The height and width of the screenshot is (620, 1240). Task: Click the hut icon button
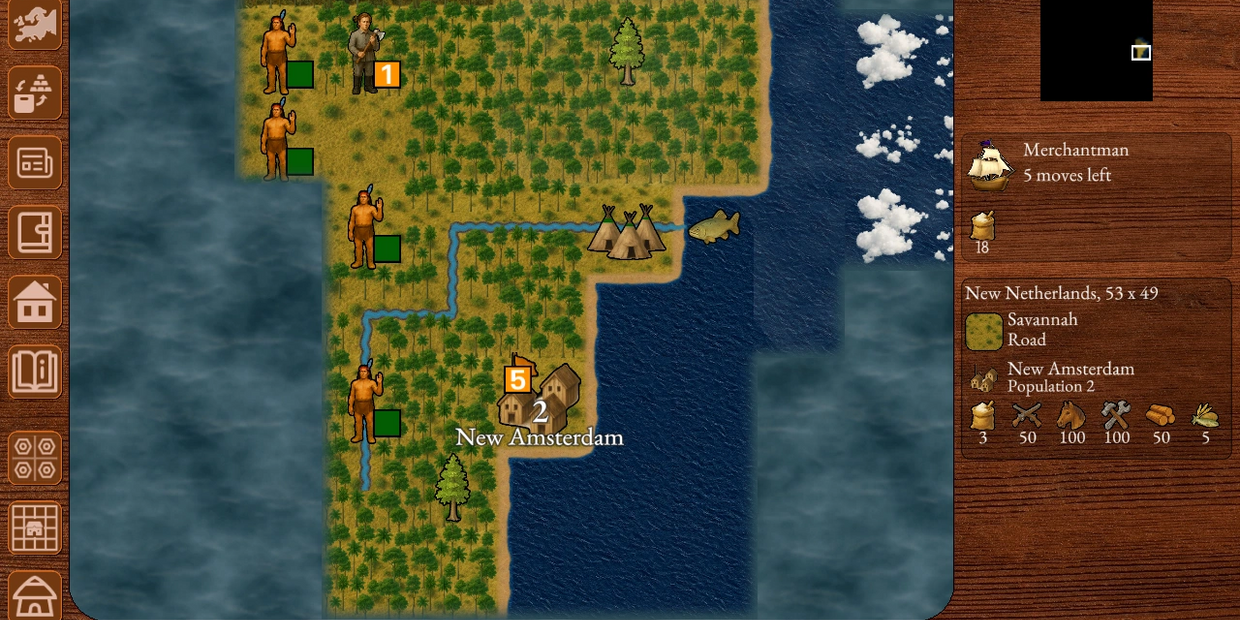pos(35,595)
